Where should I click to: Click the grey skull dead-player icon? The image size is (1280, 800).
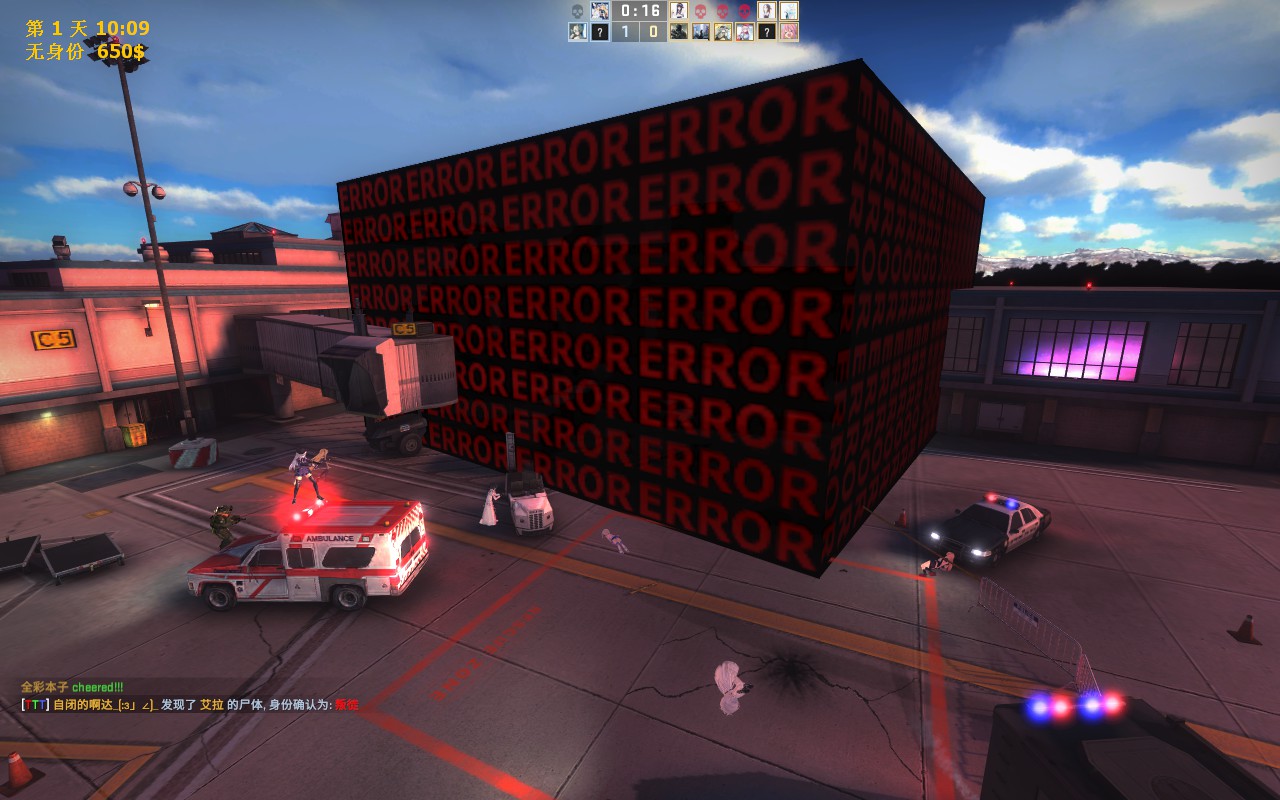tap(577, 11)
